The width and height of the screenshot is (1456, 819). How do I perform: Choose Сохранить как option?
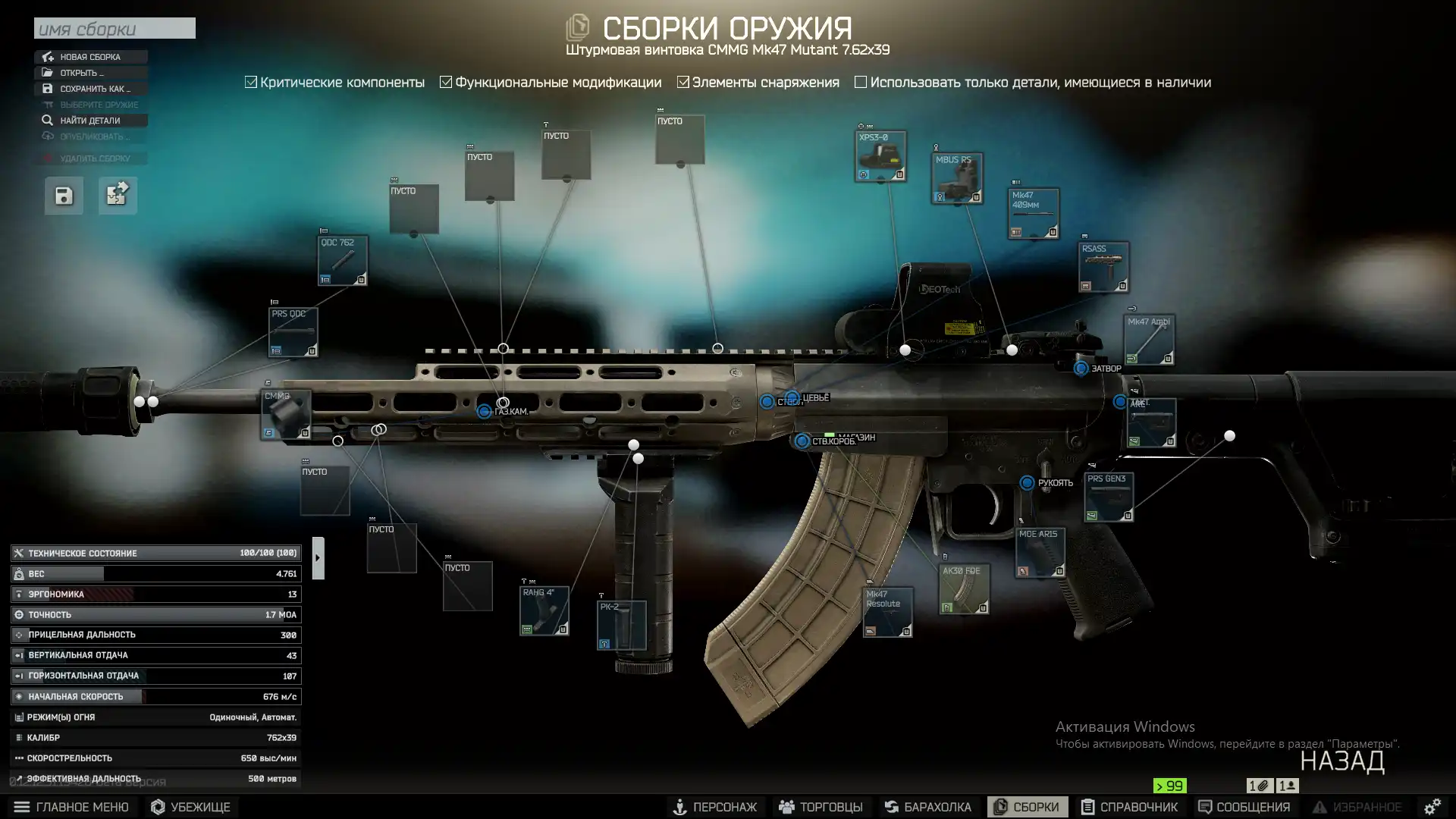[x=95, y=89]
